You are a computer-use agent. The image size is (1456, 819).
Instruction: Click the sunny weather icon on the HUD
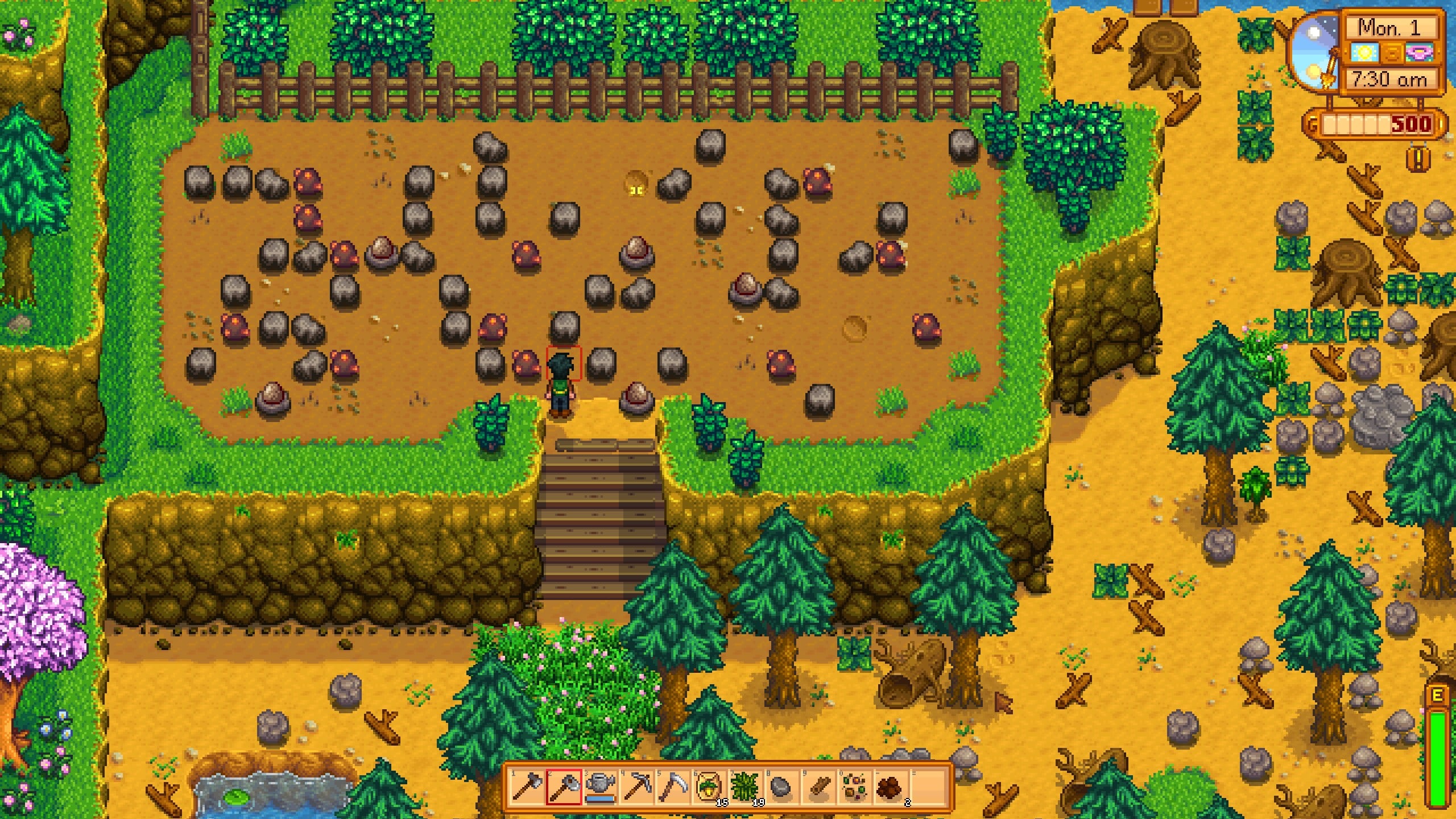coord(1365,53)
